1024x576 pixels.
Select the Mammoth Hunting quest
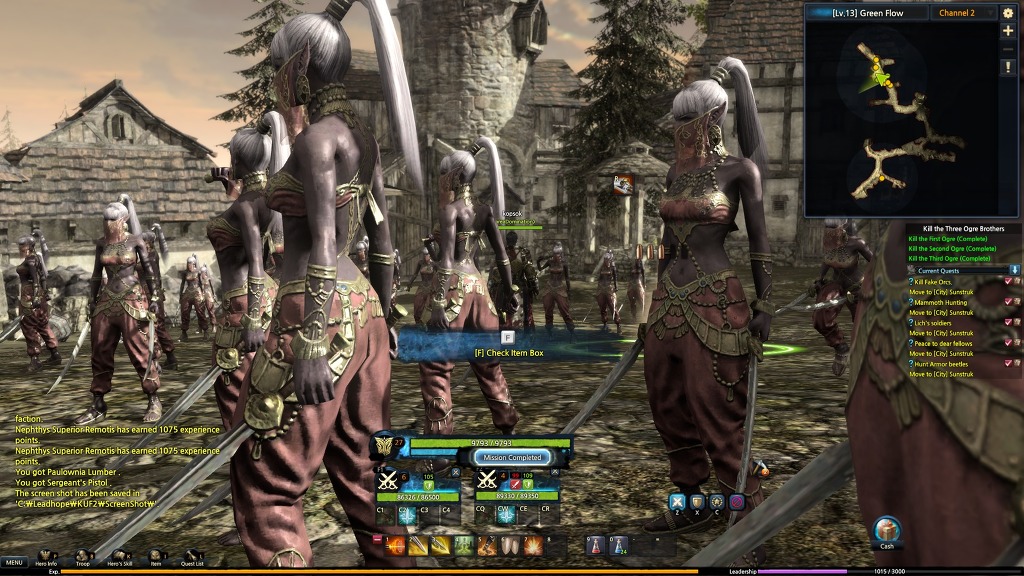click(x=940, y=302)
